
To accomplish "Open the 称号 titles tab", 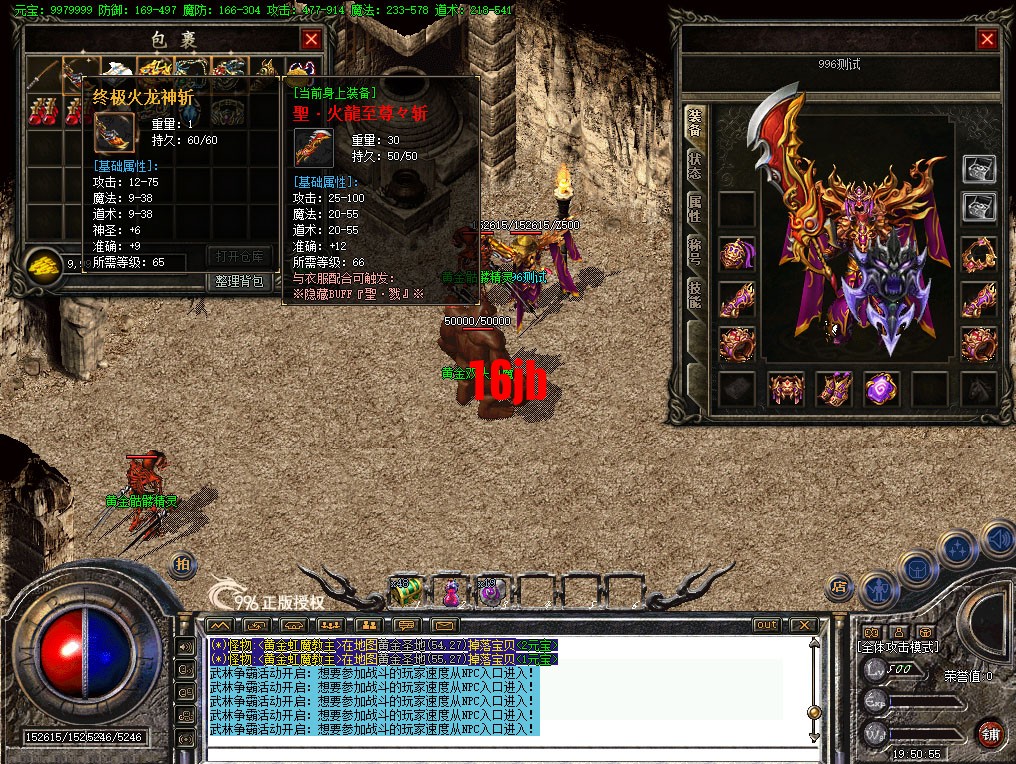I will click(x=694, y=250).
